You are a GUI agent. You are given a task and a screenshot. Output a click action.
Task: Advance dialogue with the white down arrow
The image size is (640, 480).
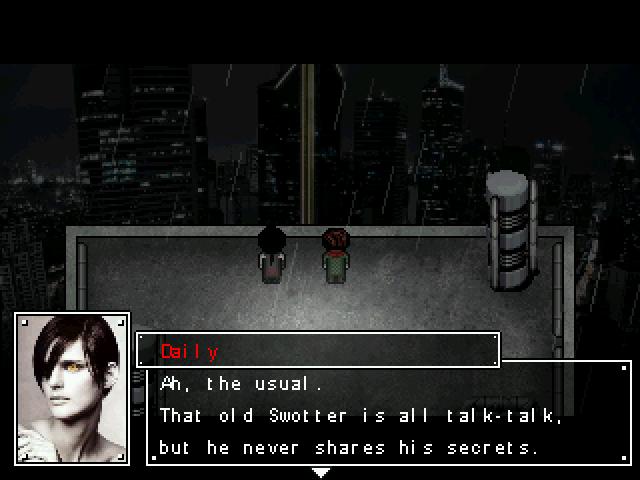(x=320, y=472)
